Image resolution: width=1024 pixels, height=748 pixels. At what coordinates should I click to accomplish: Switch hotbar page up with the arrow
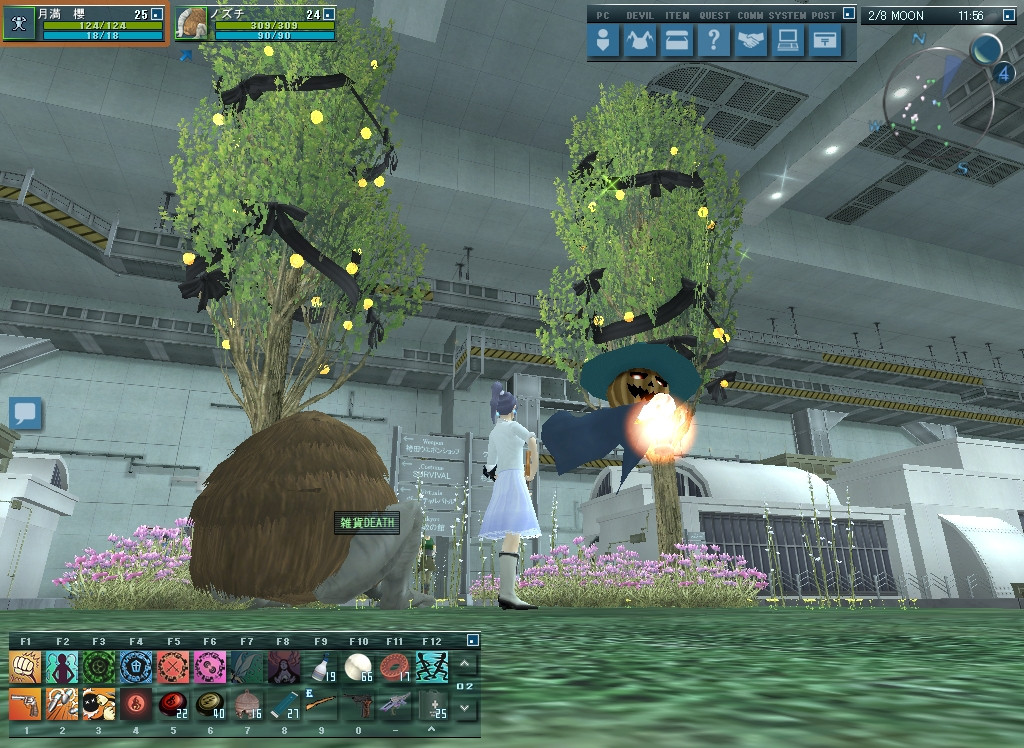tap(465, 663)
